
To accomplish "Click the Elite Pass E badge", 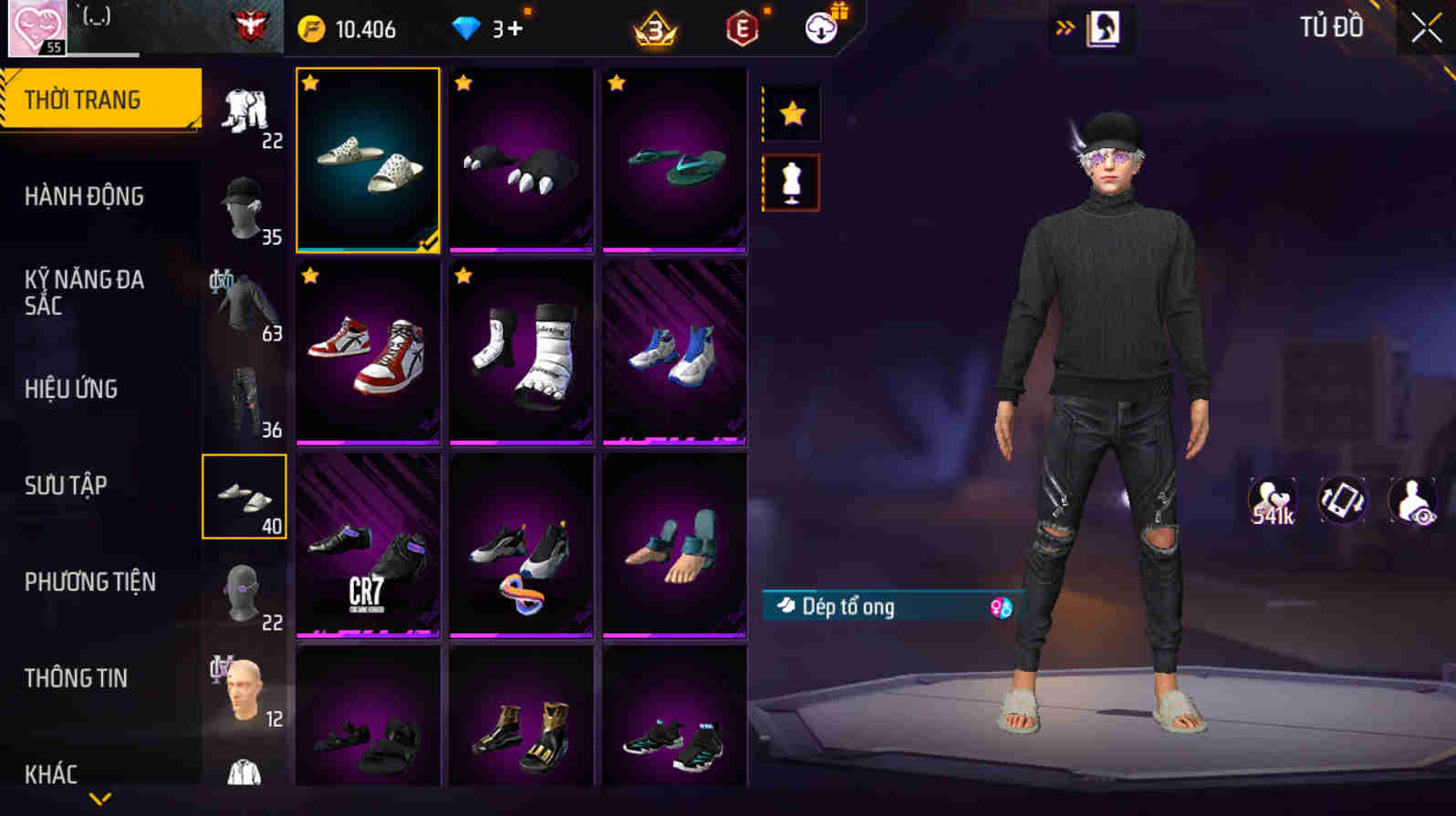I will click(739, 28).
